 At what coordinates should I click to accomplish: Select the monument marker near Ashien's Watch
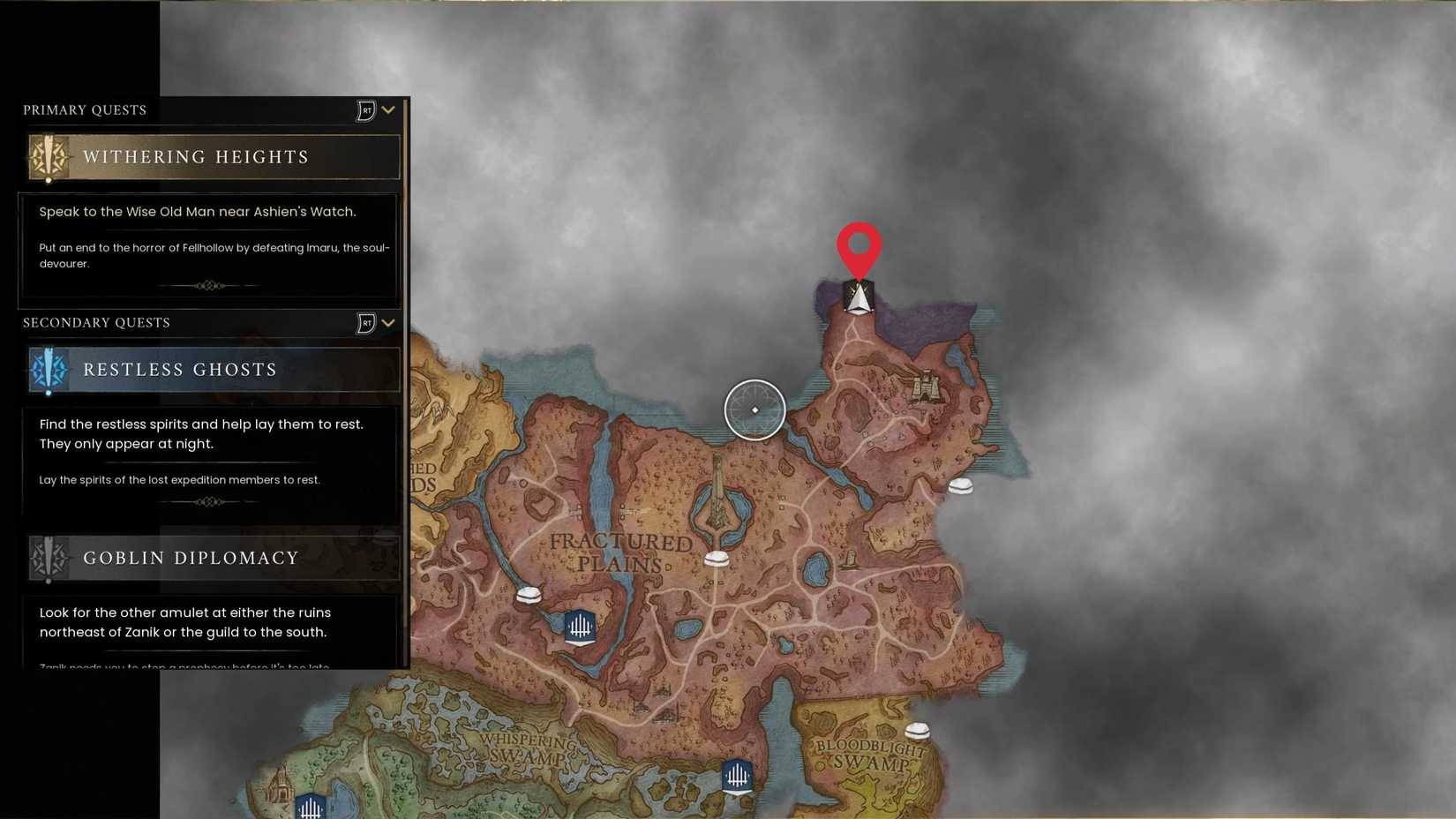coord(858,299)
